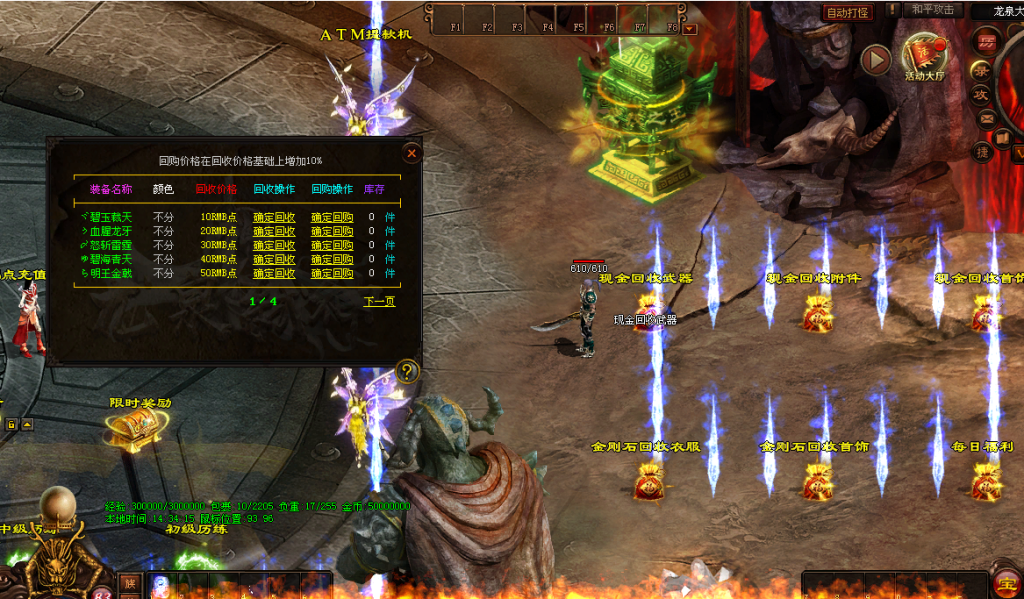Toggle the 自动打怪 auto-fight button

(x=848, y=13)
